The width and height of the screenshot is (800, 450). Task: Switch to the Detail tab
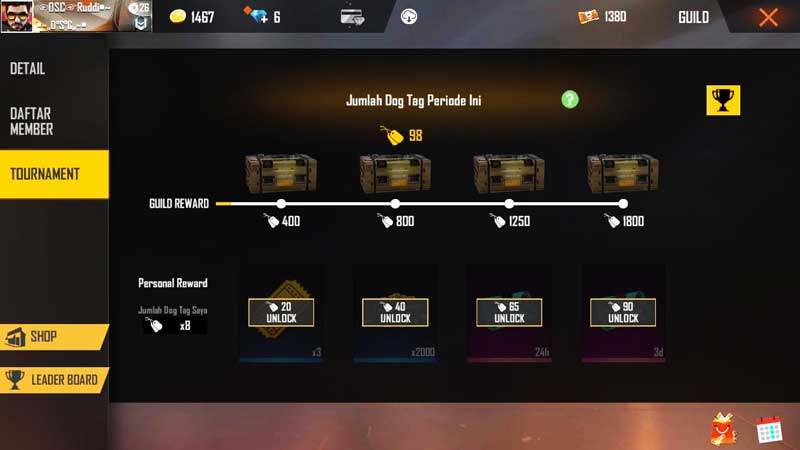[28, 69]
